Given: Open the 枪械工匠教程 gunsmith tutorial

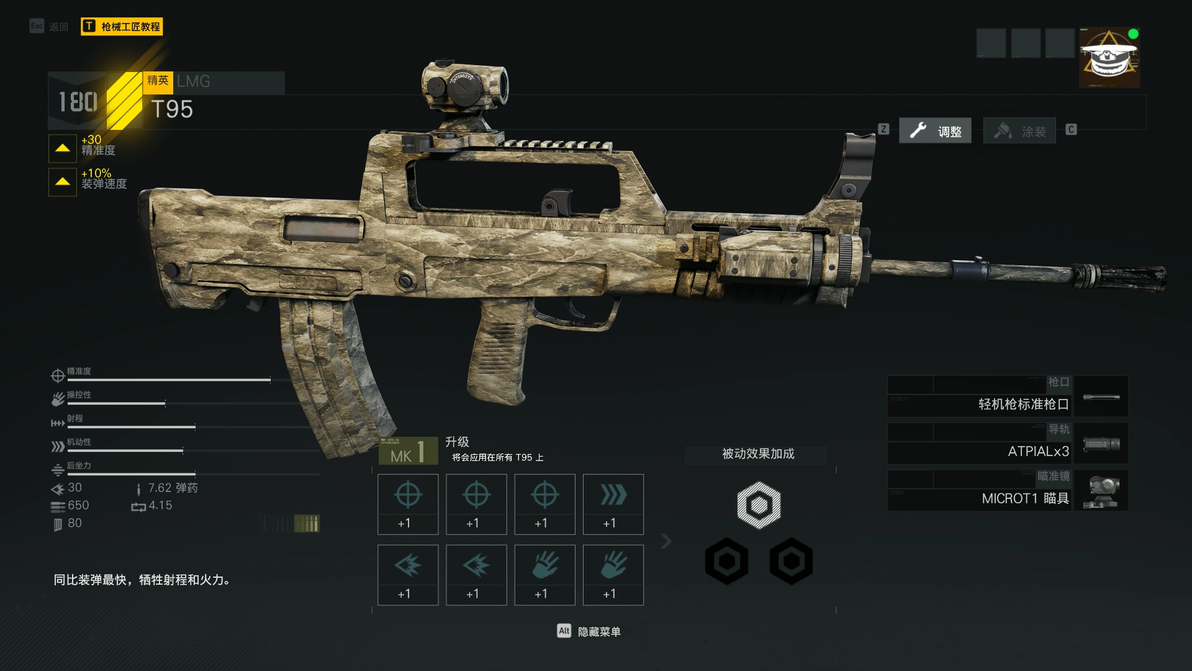Looking at the screenshot, I should (x=122, y=27).
